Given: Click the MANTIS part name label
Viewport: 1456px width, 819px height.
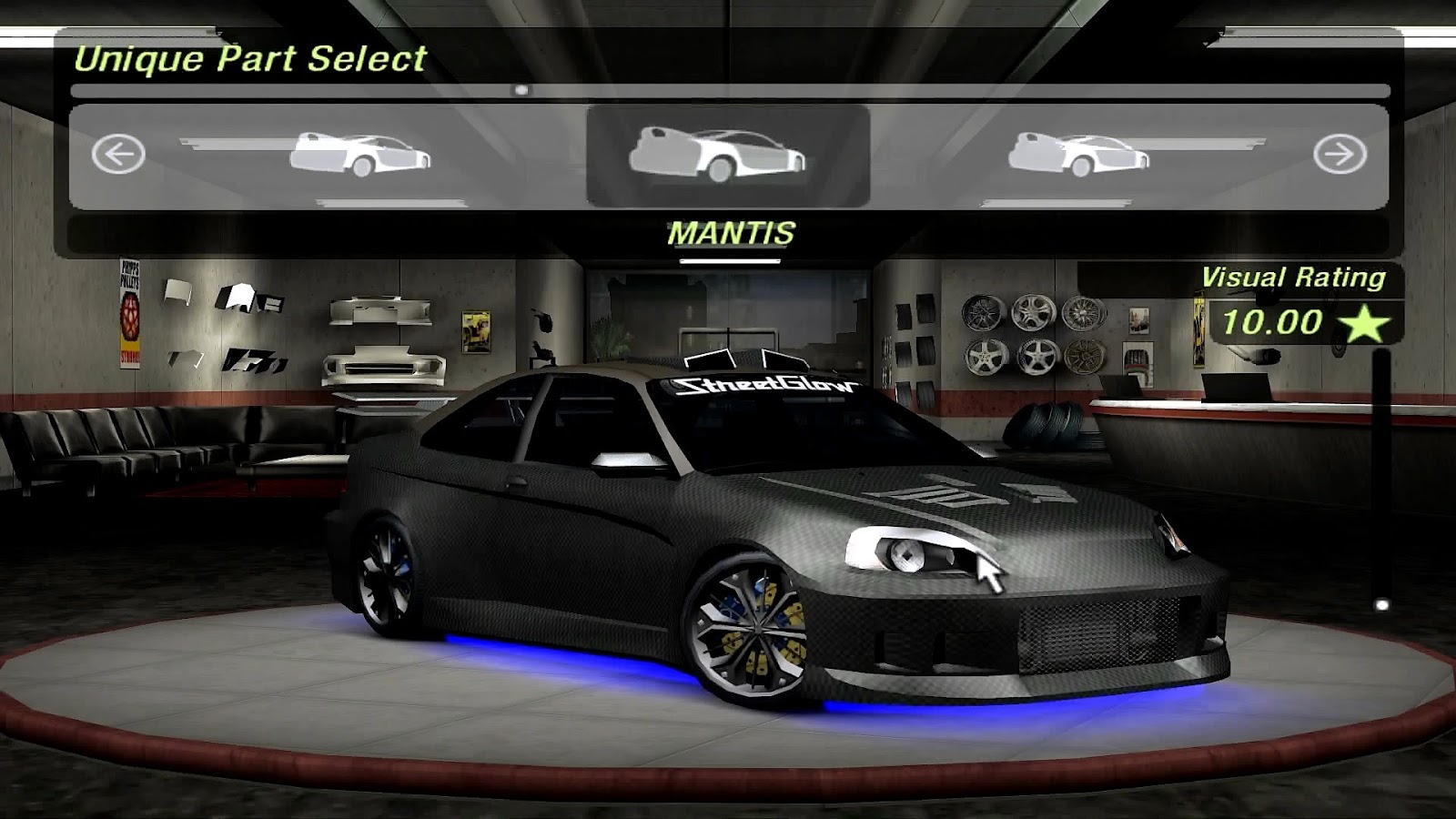Looking at the screenshot, I should click(x=731, y=233).
